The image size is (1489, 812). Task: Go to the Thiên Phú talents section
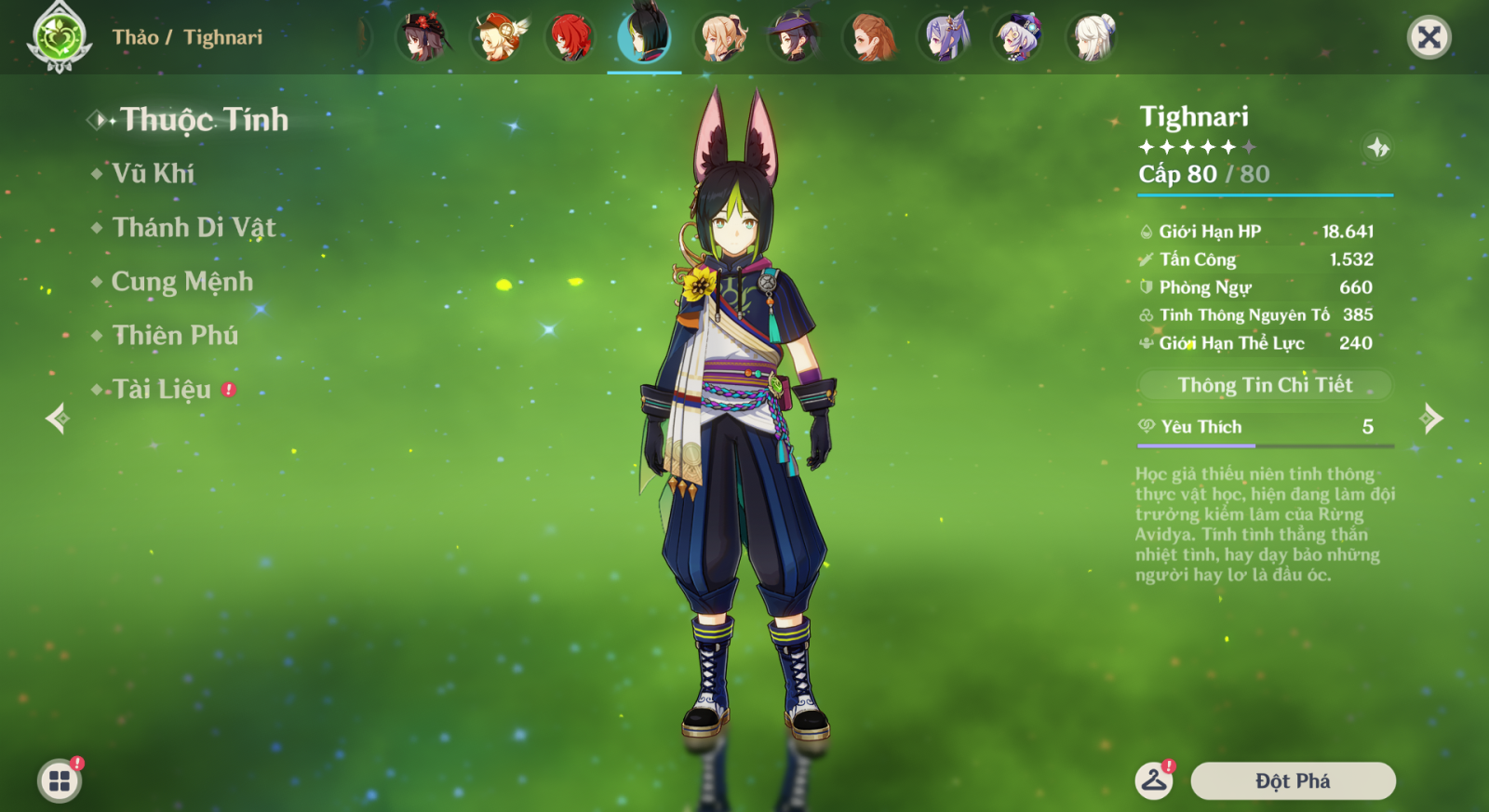point(175,336)
